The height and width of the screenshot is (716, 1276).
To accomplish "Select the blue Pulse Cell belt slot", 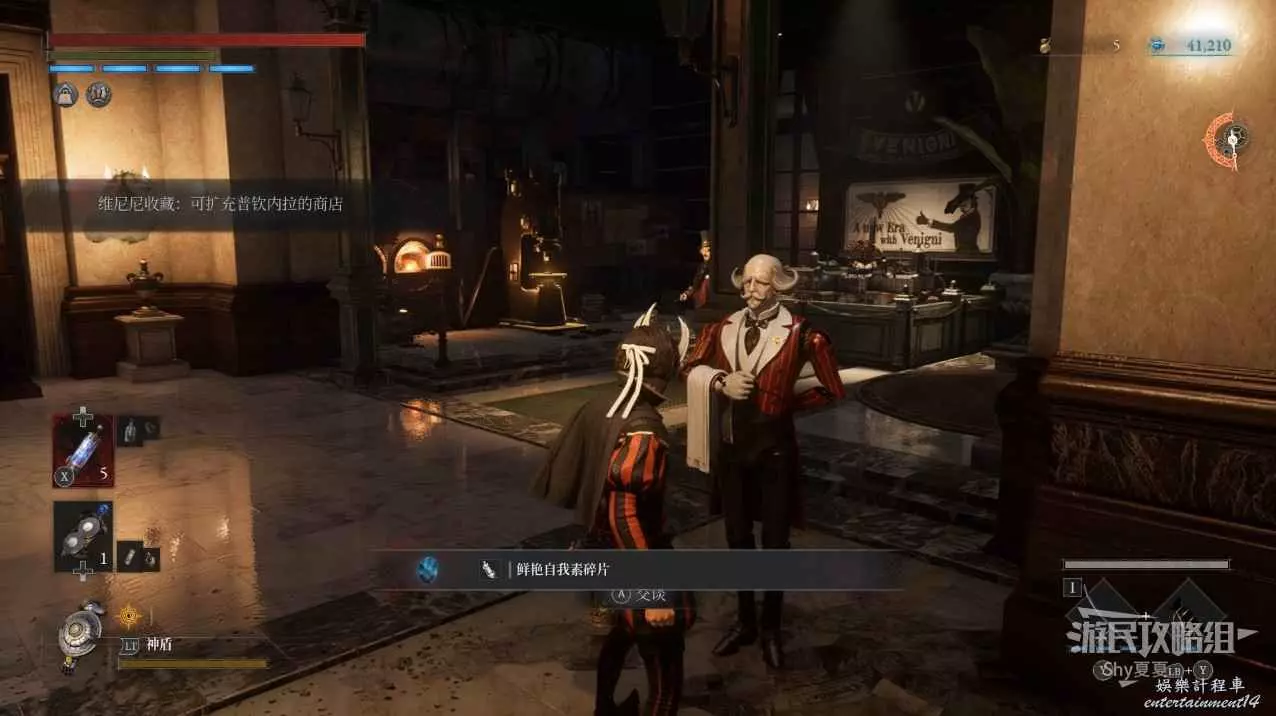I will click(82, 451).
